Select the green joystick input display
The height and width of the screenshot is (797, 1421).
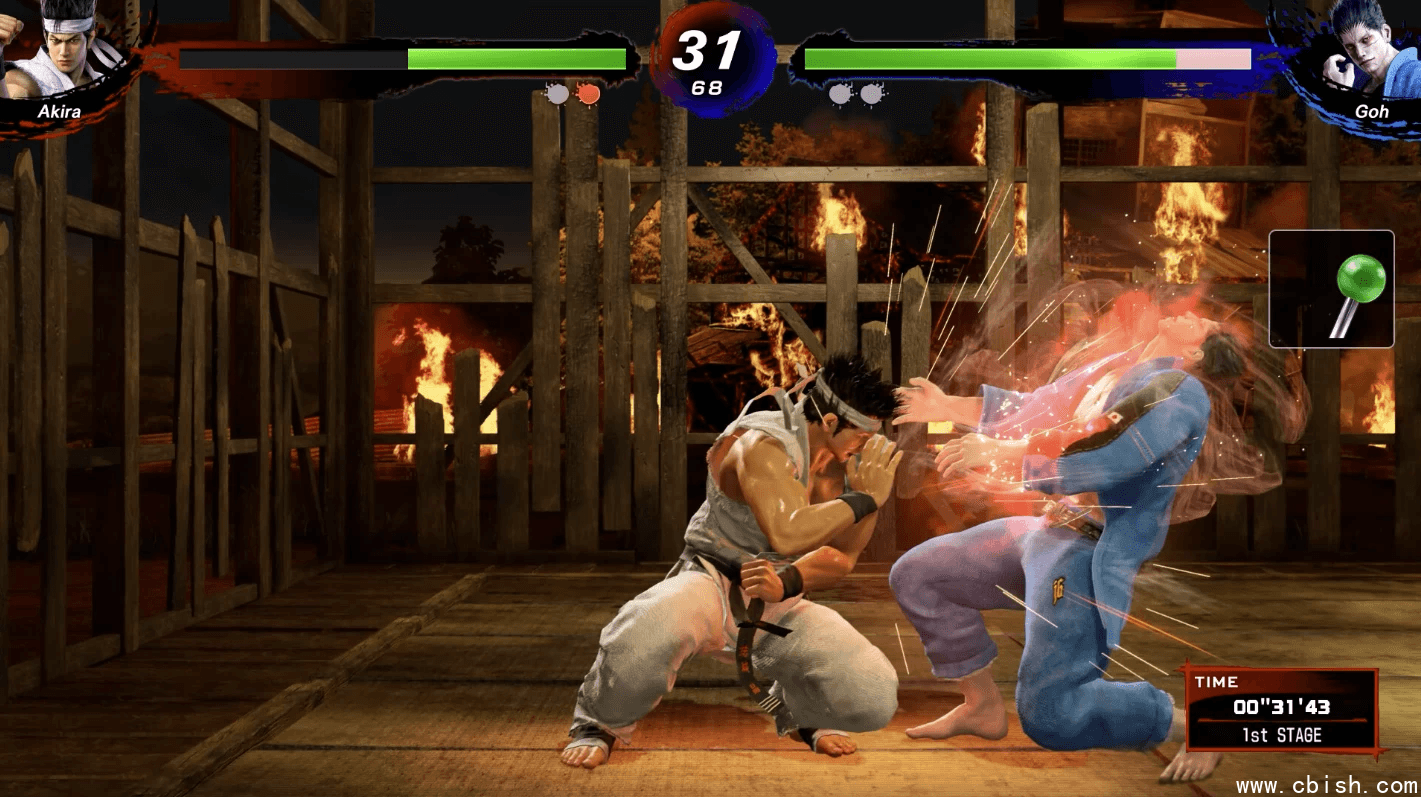tap(1331, 289)
